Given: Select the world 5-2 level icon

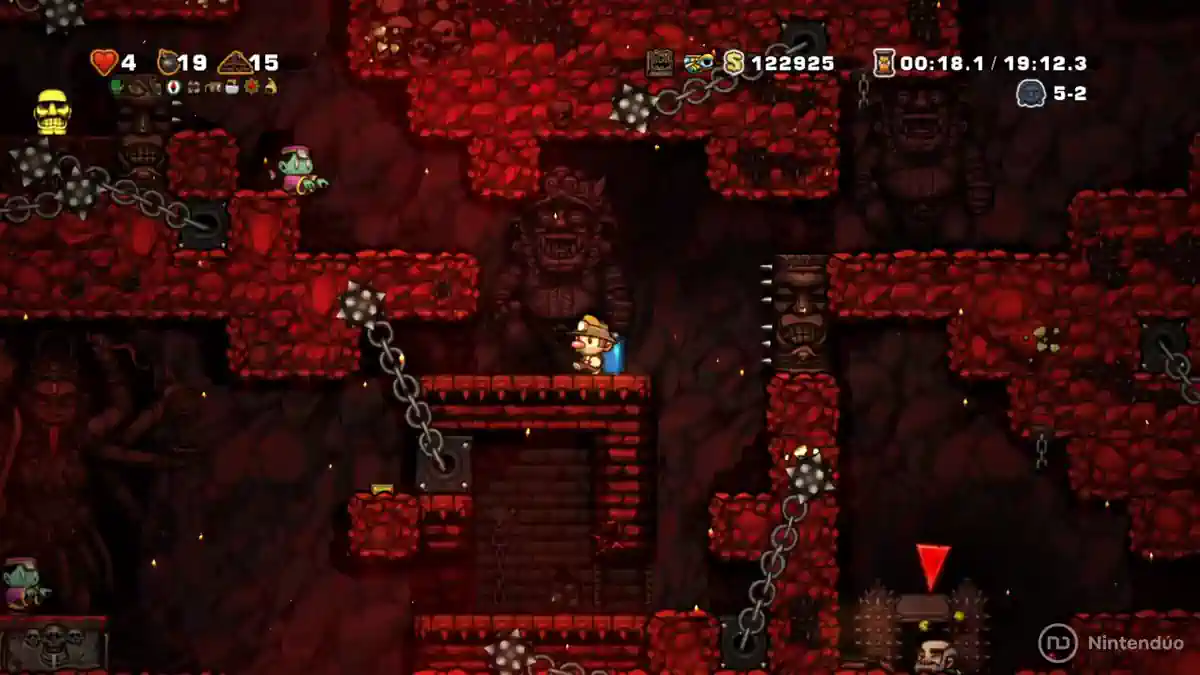Looking at the screenshot, I should tap(1031, 94).
